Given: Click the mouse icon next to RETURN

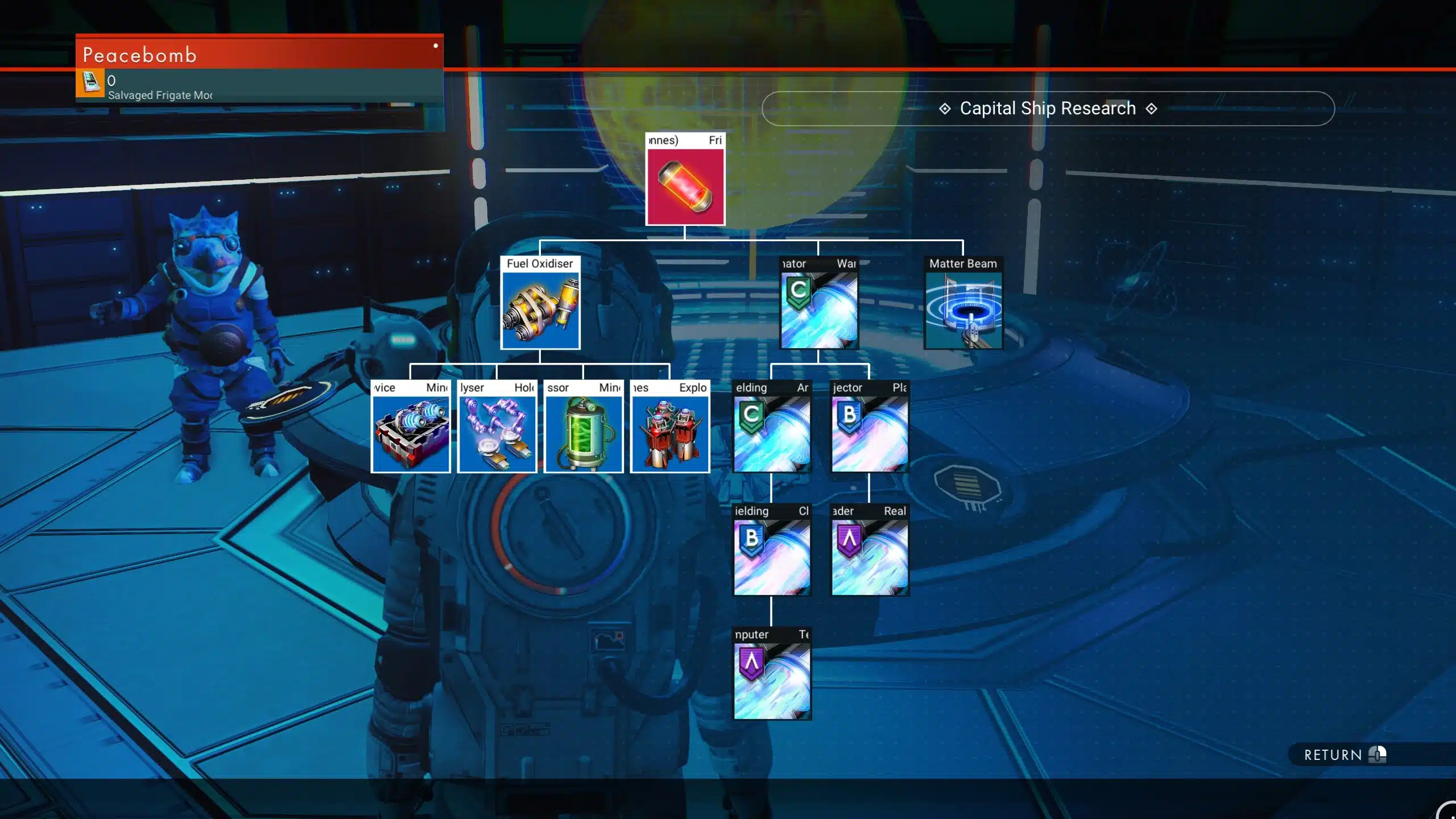Looking at the screenshot, I should (1376, 755).
